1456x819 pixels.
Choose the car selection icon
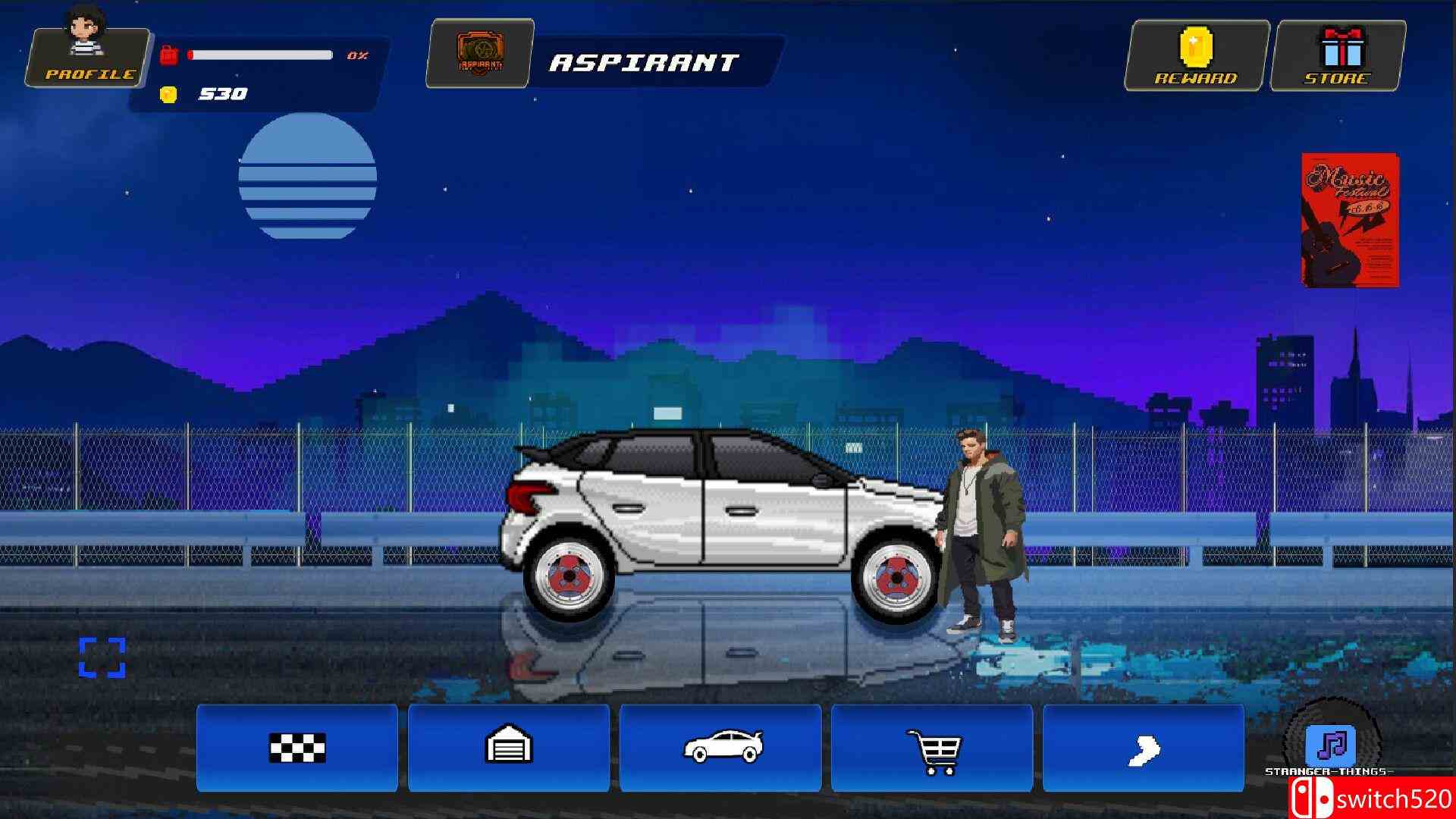point(722,747)
